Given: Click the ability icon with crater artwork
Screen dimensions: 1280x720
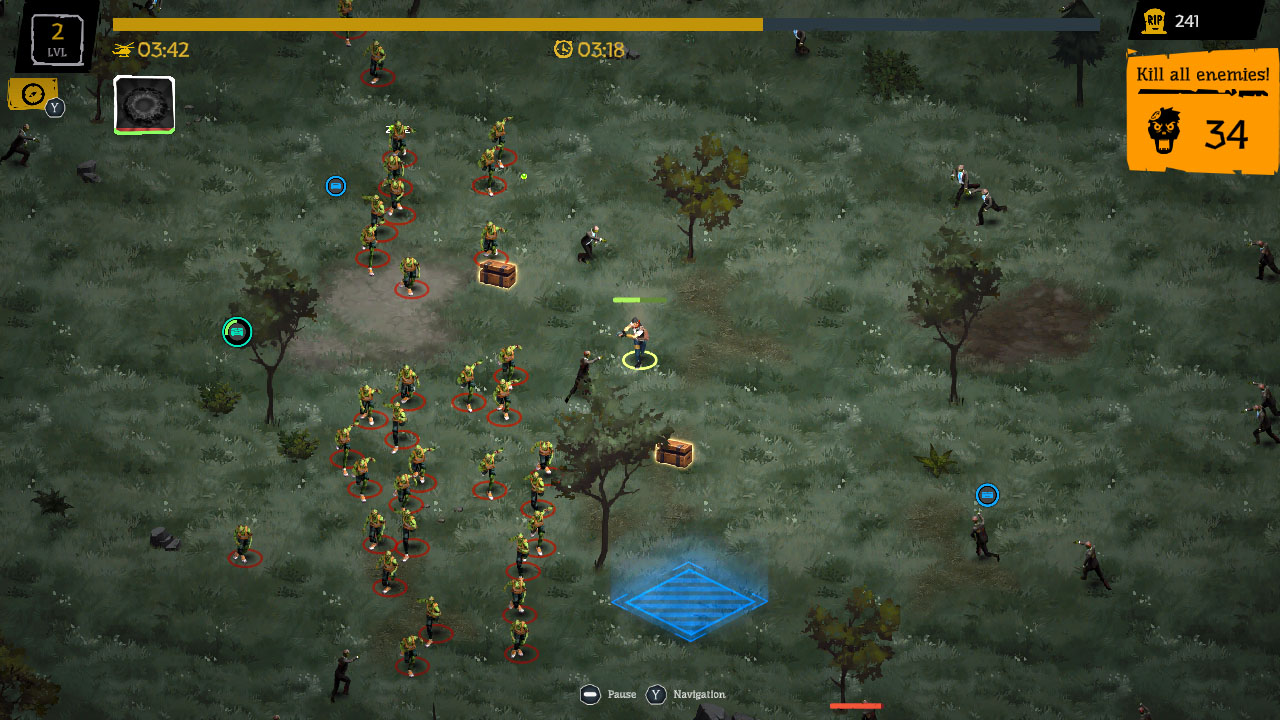Looking at the screenshot, I should (143, 103).
